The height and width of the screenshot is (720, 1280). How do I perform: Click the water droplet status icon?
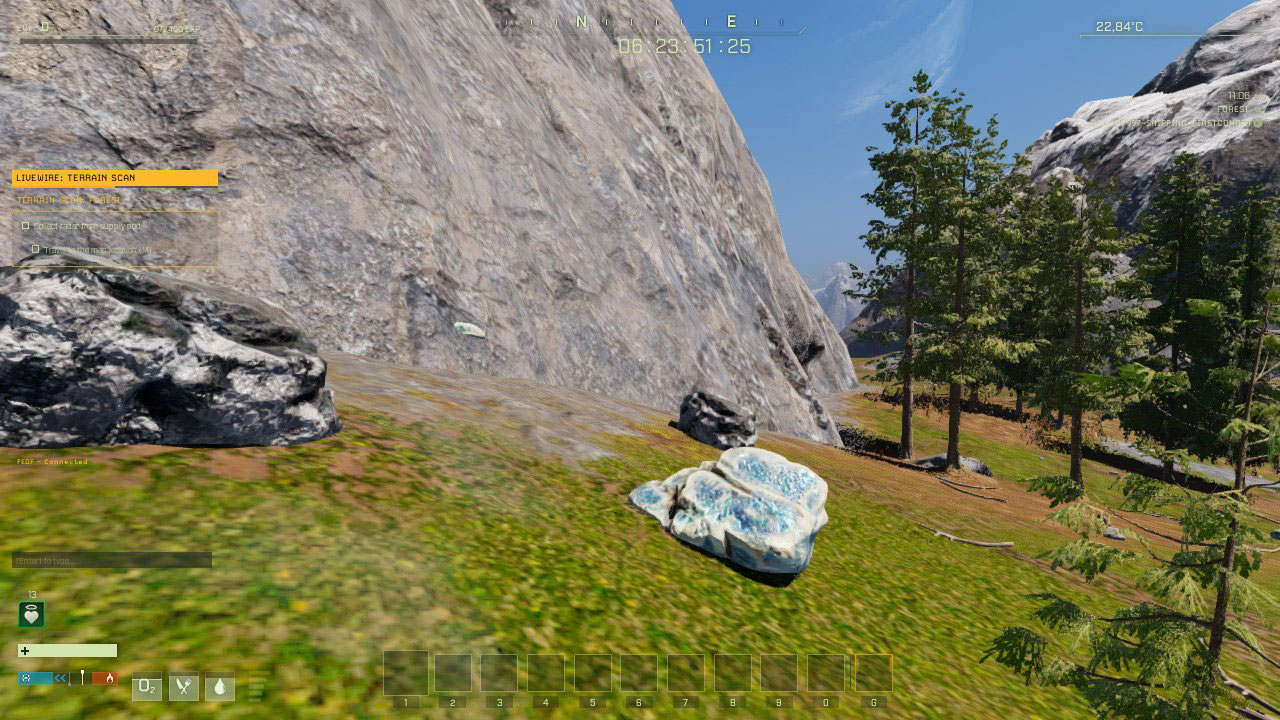tap(220, 687)
